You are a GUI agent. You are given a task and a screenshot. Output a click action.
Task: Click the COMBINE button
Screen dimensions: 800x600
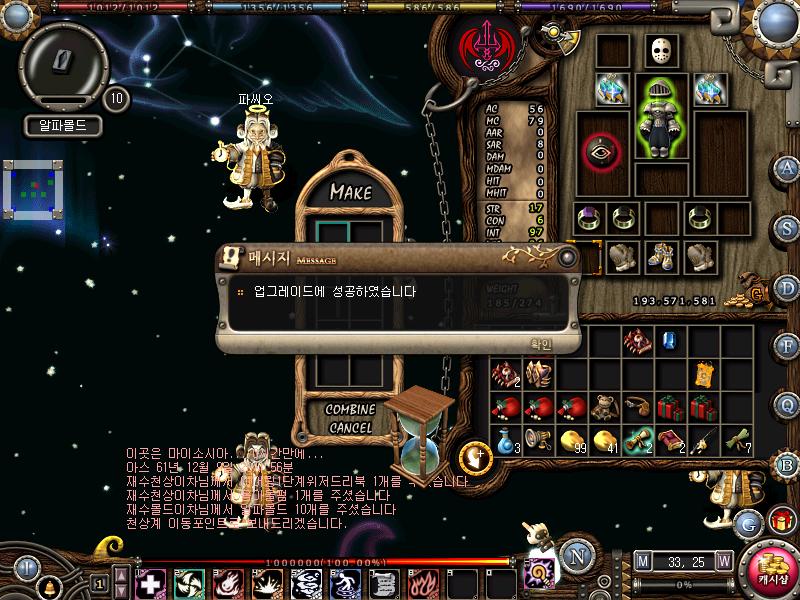pos(350,410)
